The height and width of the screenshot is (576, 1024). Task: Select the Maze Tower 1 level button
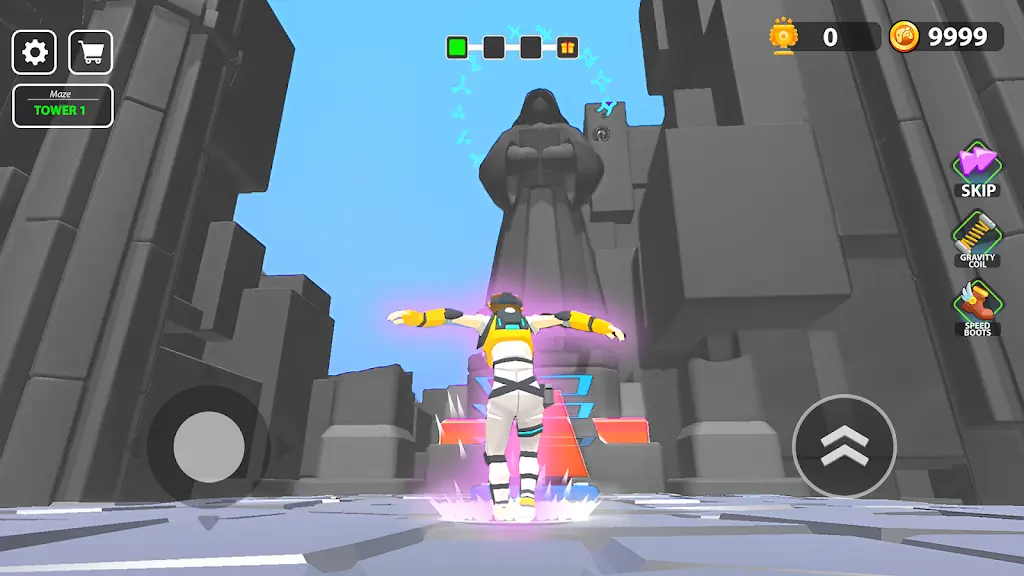coord(62,106)
